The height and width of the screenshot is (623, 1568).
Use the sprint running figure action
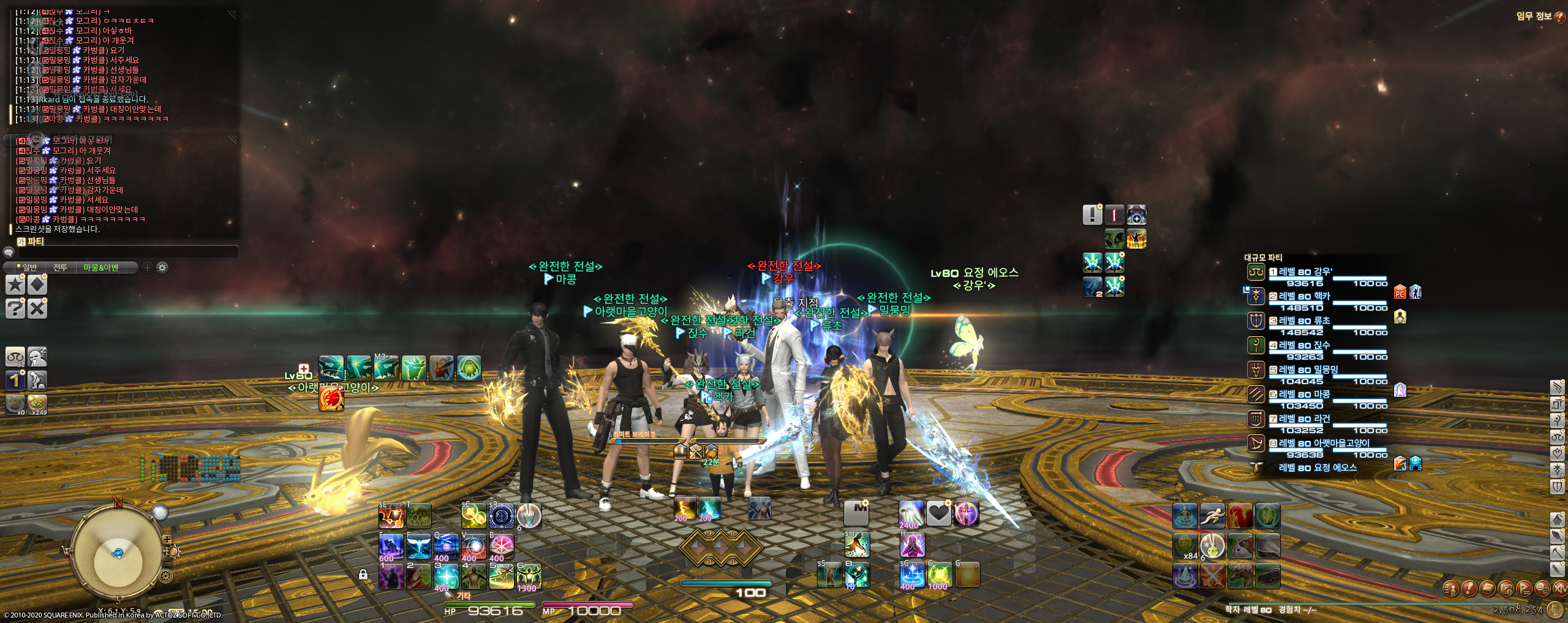1212,516
